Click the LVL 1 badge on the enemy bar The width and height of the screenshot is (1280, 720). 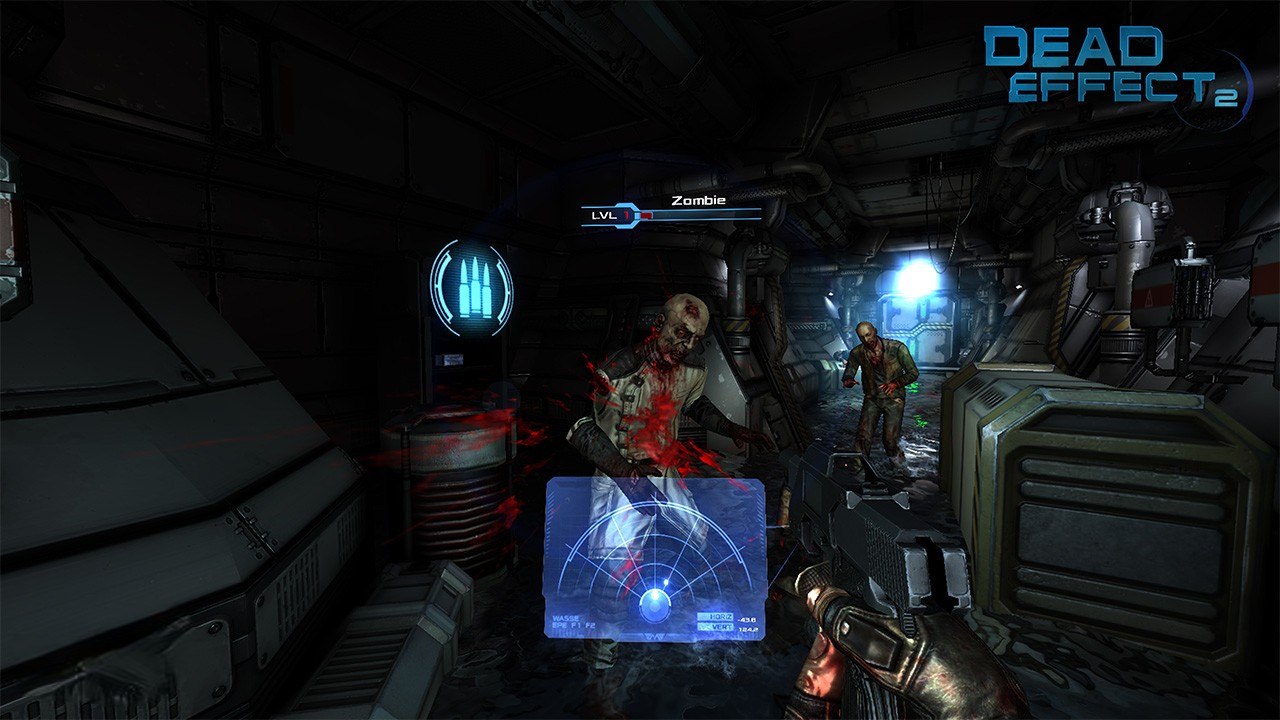coord(608,215)
